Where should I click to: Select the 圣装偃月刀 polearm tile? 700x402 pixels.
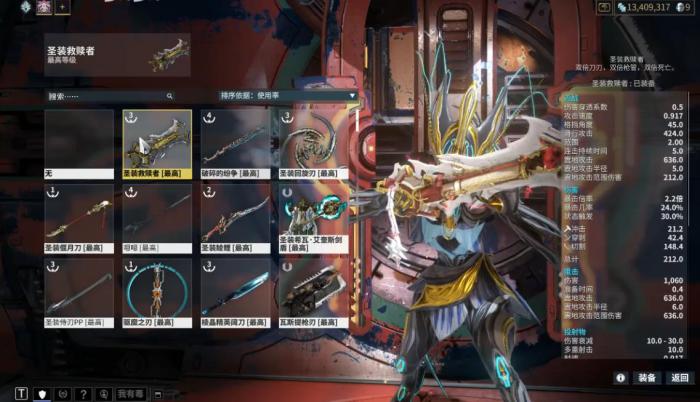pos(79,219)
